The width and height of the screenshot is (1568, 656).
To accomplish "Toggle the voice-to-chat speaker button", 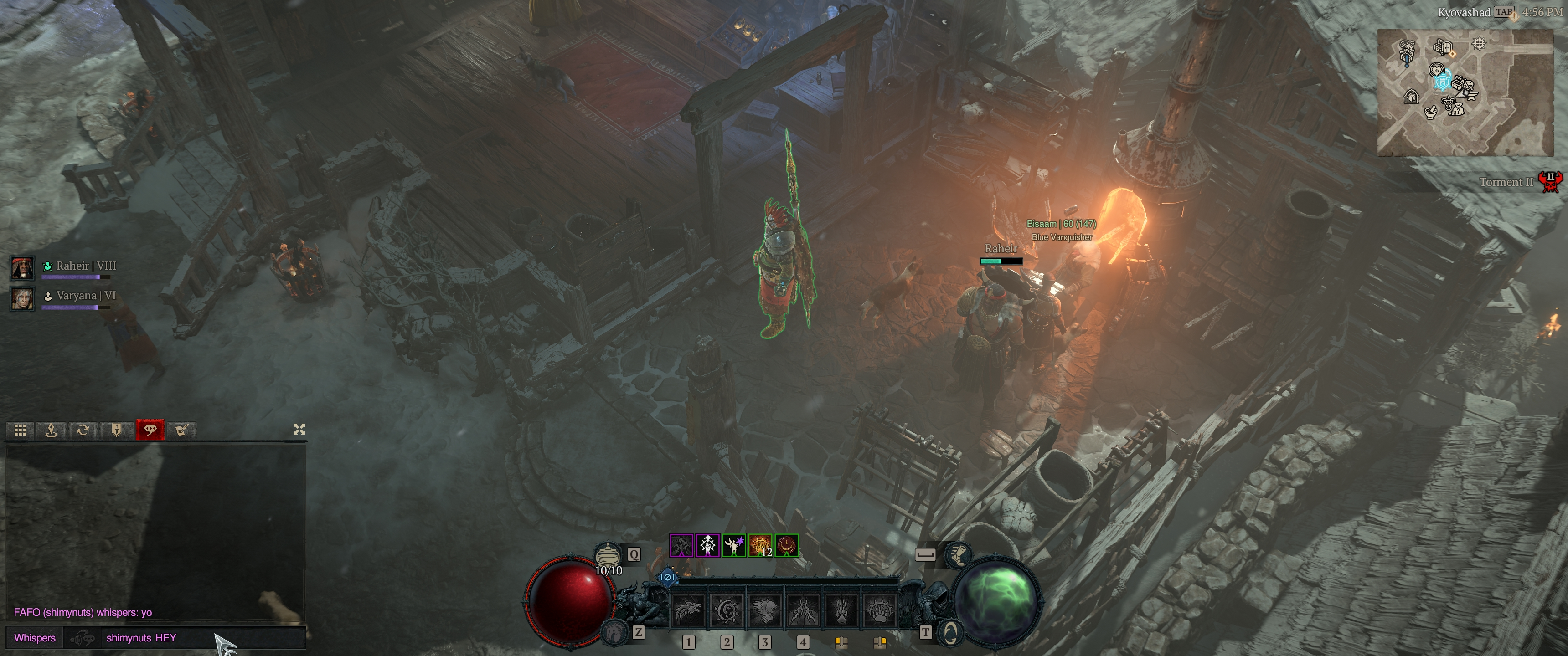I will (83, 638).
